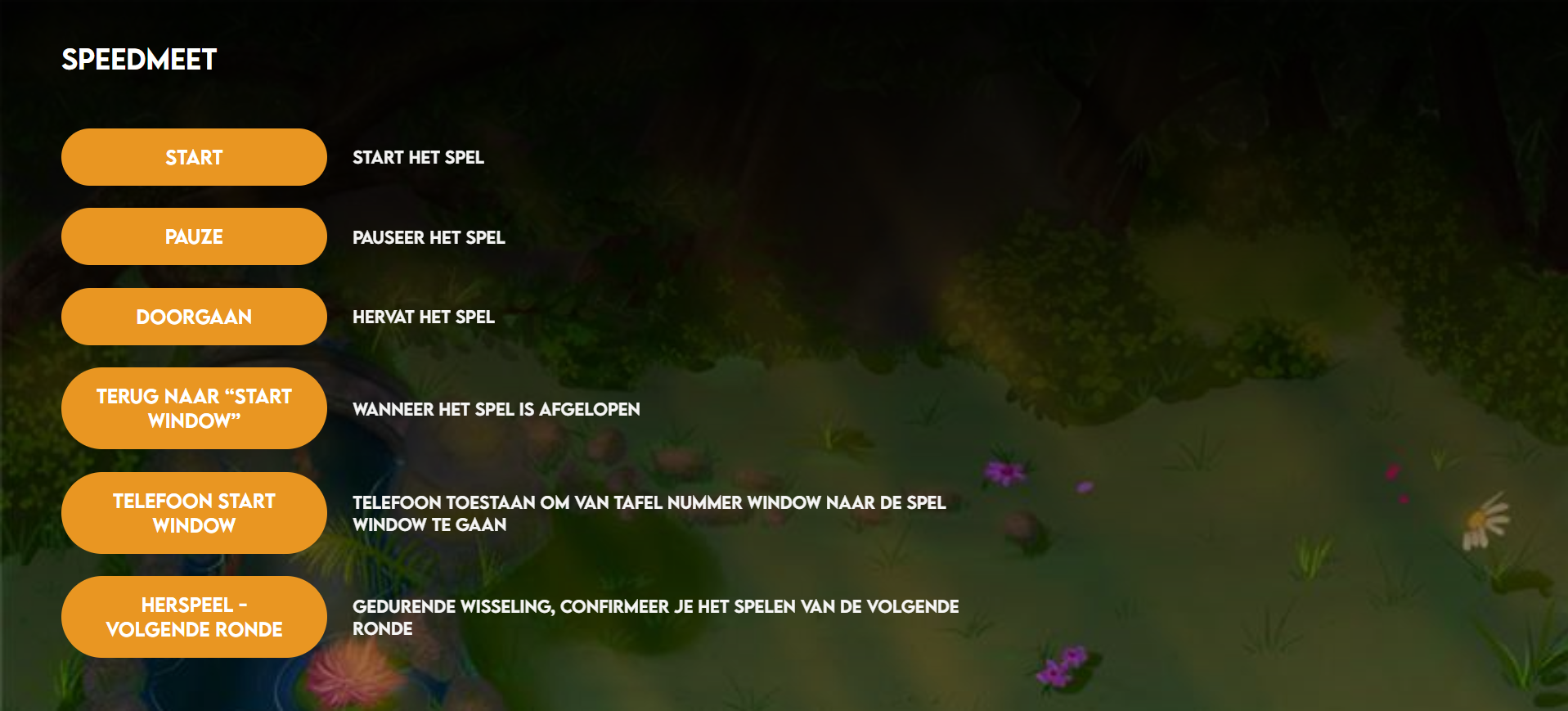Click the SPEEDMEET title heading
Viewport: 1568px width, 711px height.
click(x=139, y=59)
